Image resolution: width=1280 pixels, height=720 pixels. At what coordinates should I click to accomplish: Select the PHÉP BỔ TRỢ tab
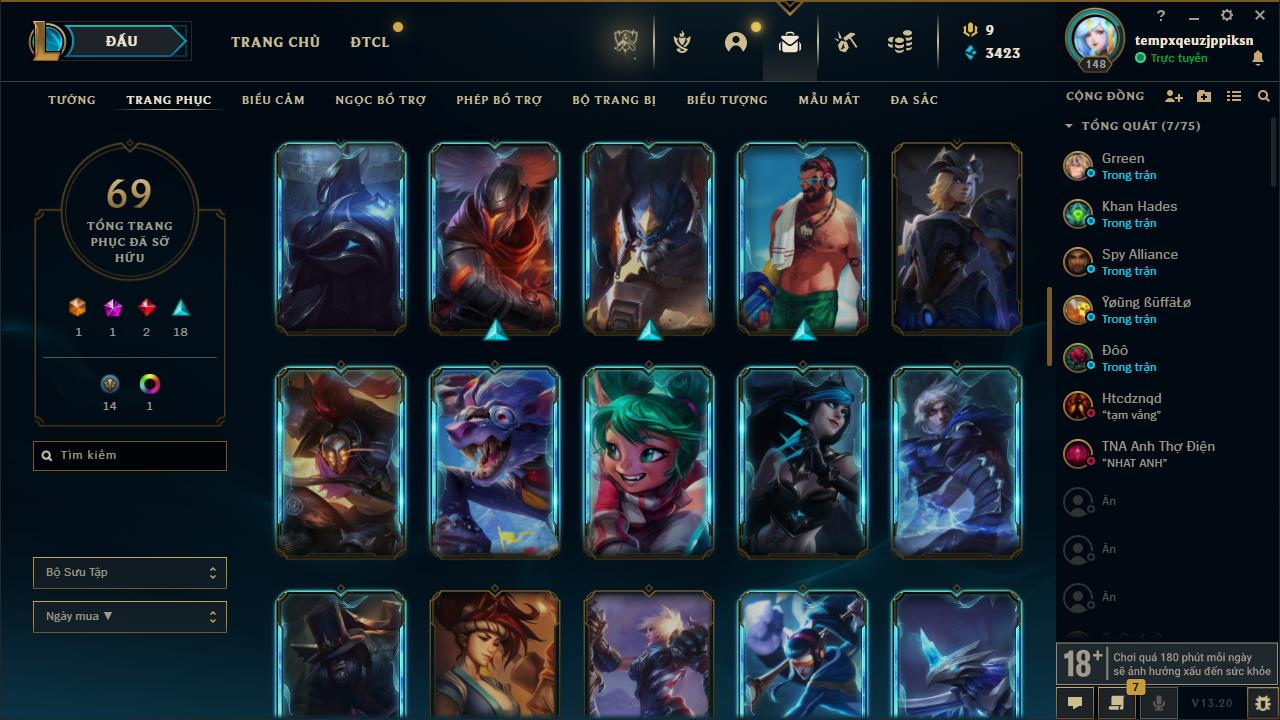pyautogui.click(x=499, y=100)
